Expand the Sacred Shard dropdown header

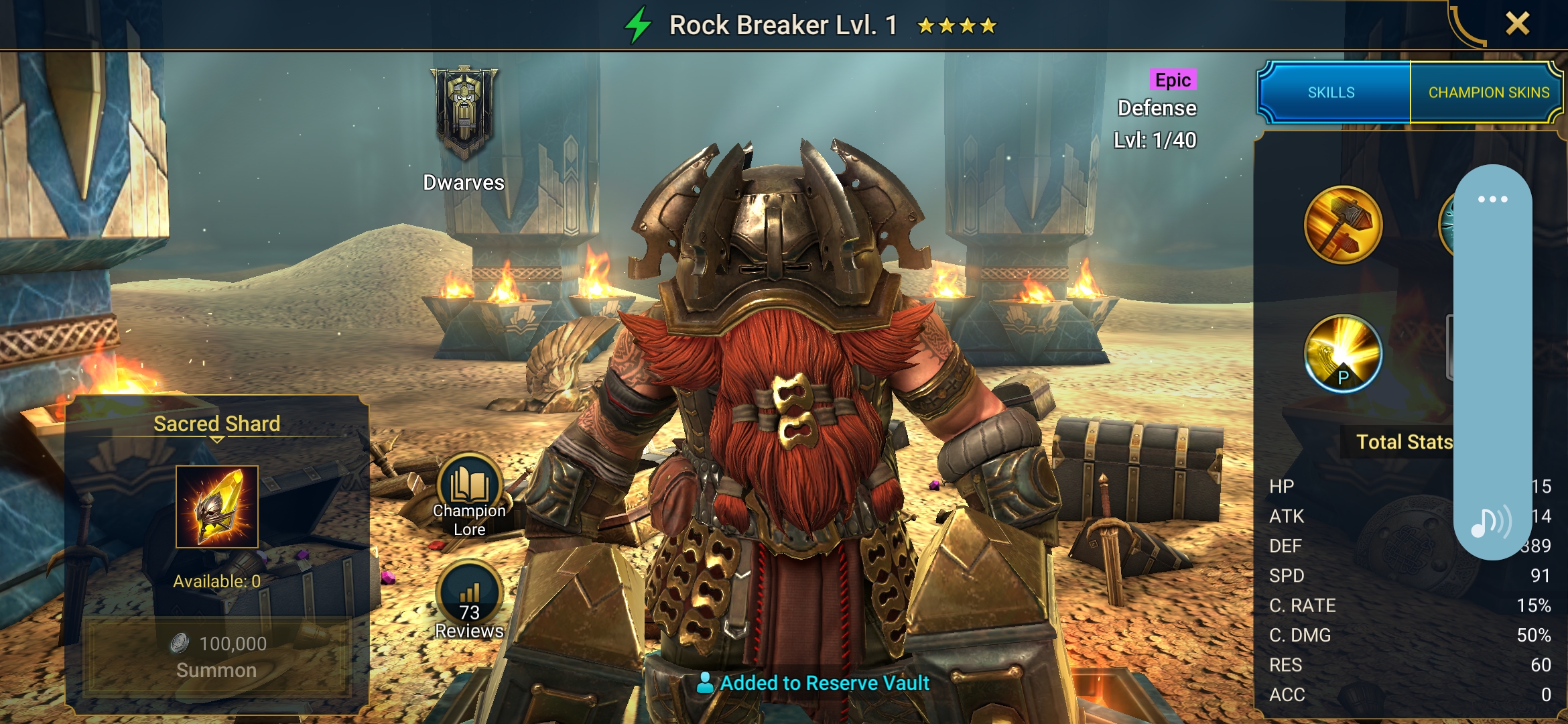(216, 426)
